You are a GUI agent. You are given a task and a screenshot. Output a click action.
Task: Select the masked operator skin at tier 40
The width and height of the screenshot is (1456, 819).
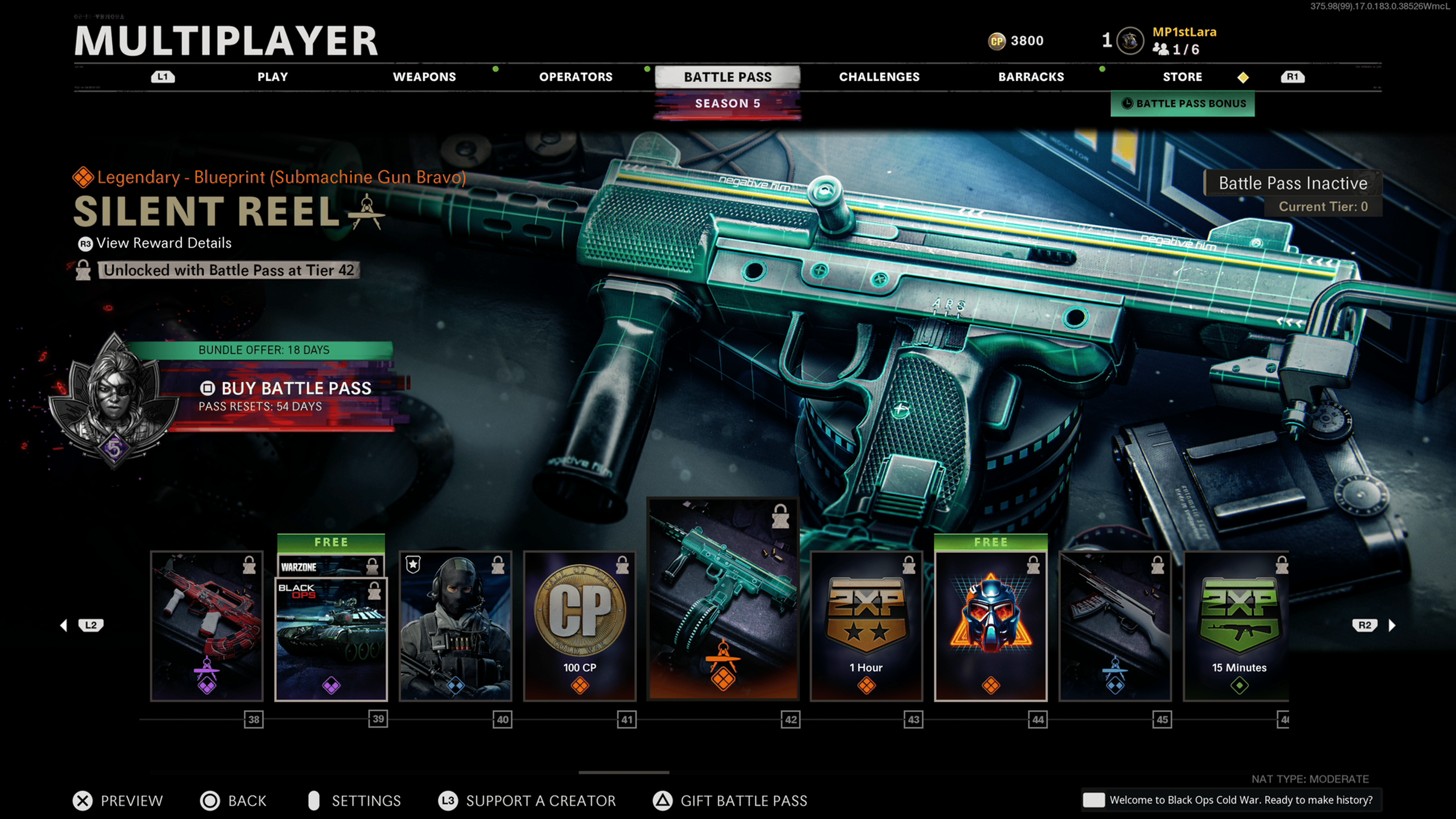[x=455, y=626]
